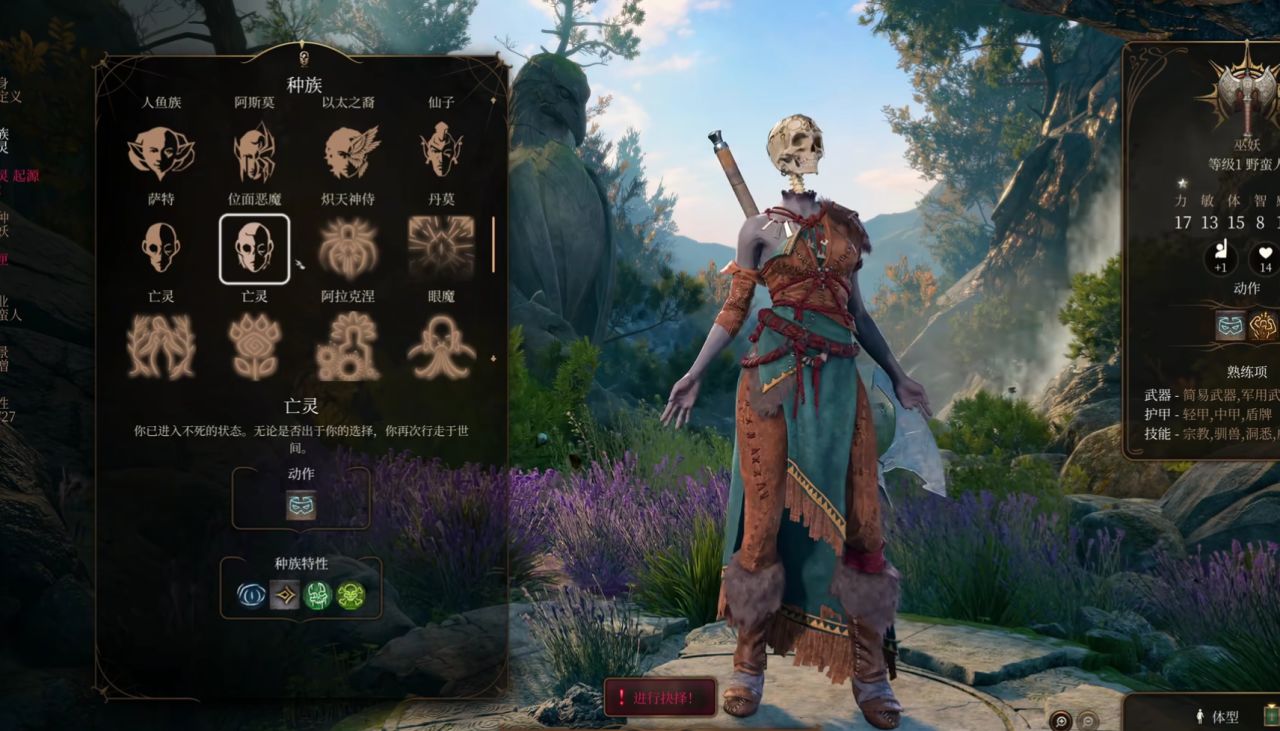The image size is (1280, 731).
Task: Select the 丹莫 race icon
Action: 441,152
